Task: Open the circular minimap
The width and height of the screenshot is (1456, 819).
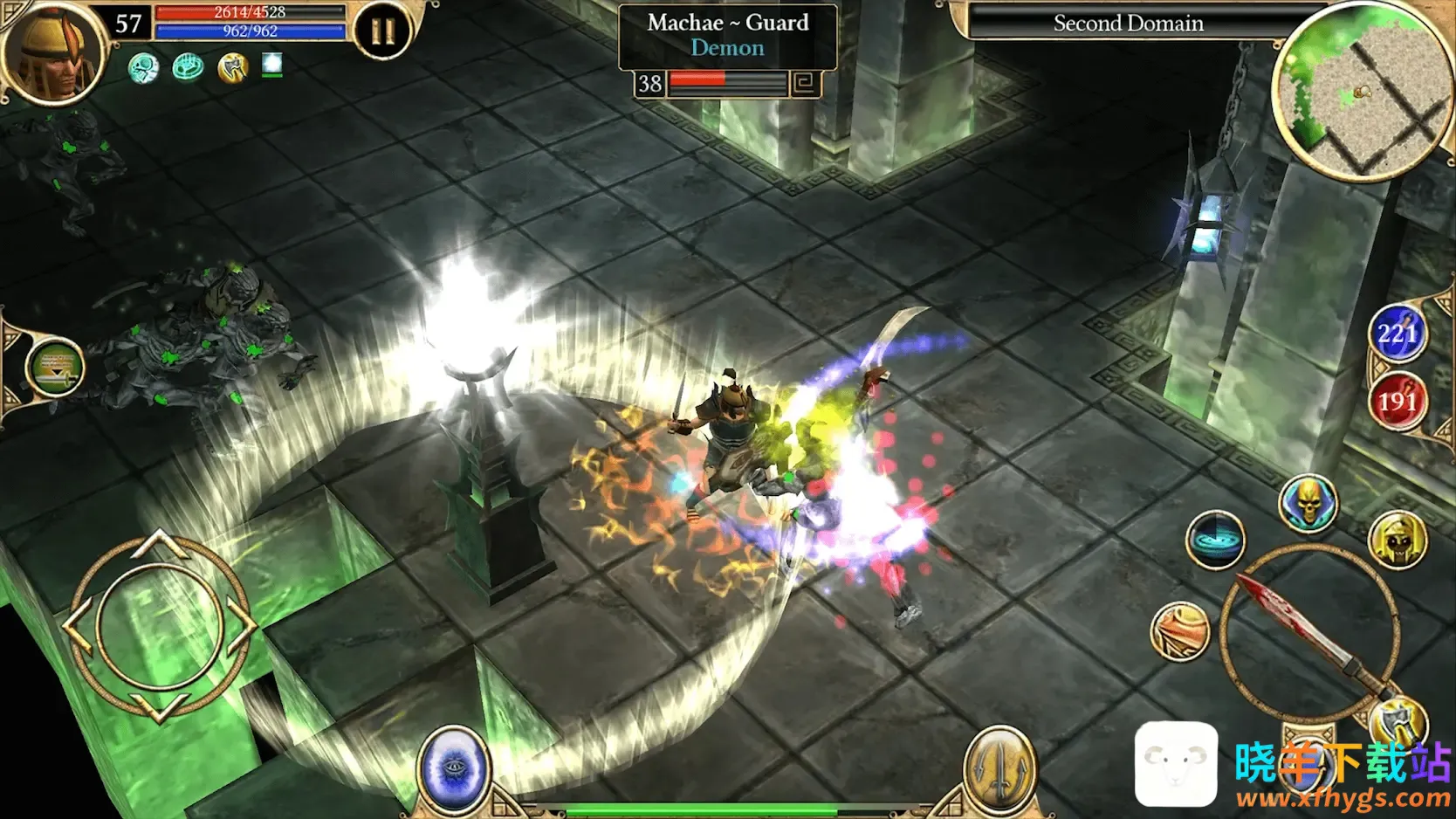Action: point(1362,90)
